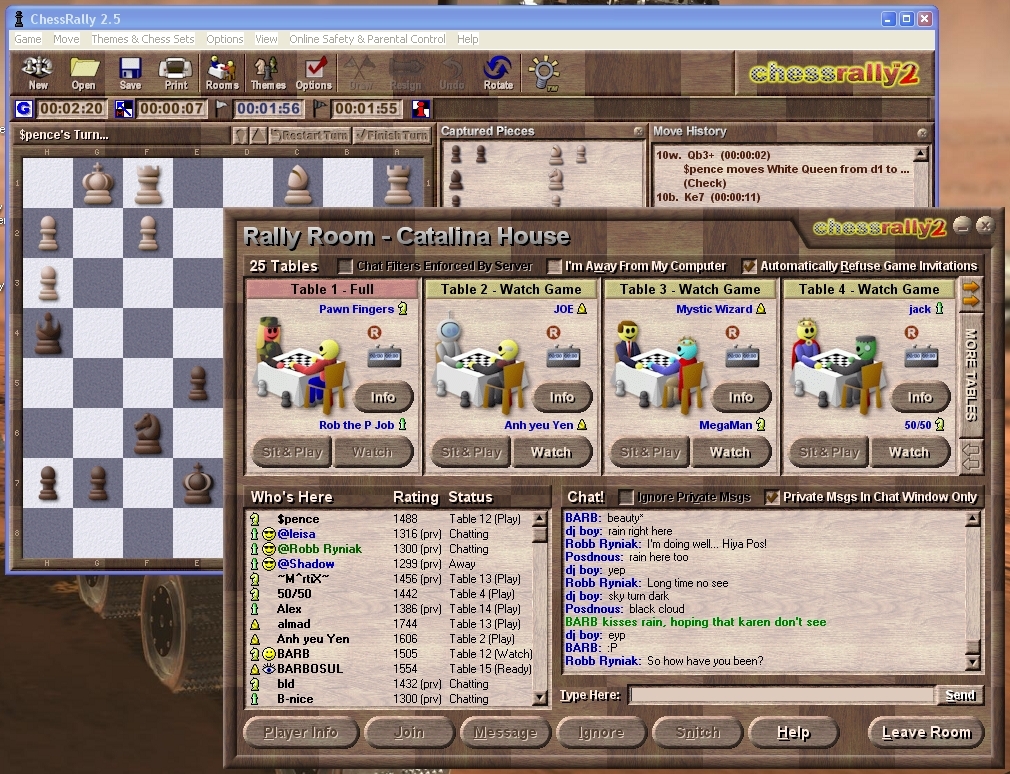Start a New game from toolbar
The image size is (1010, 774).
[38, 71]
